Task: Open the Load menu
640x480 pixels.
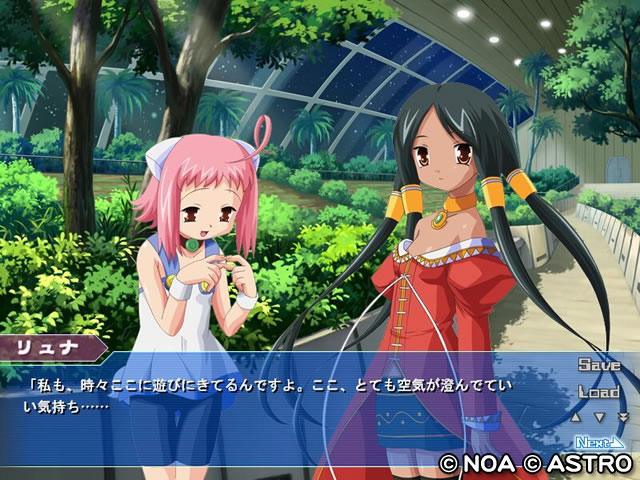Action: (598, 391)
